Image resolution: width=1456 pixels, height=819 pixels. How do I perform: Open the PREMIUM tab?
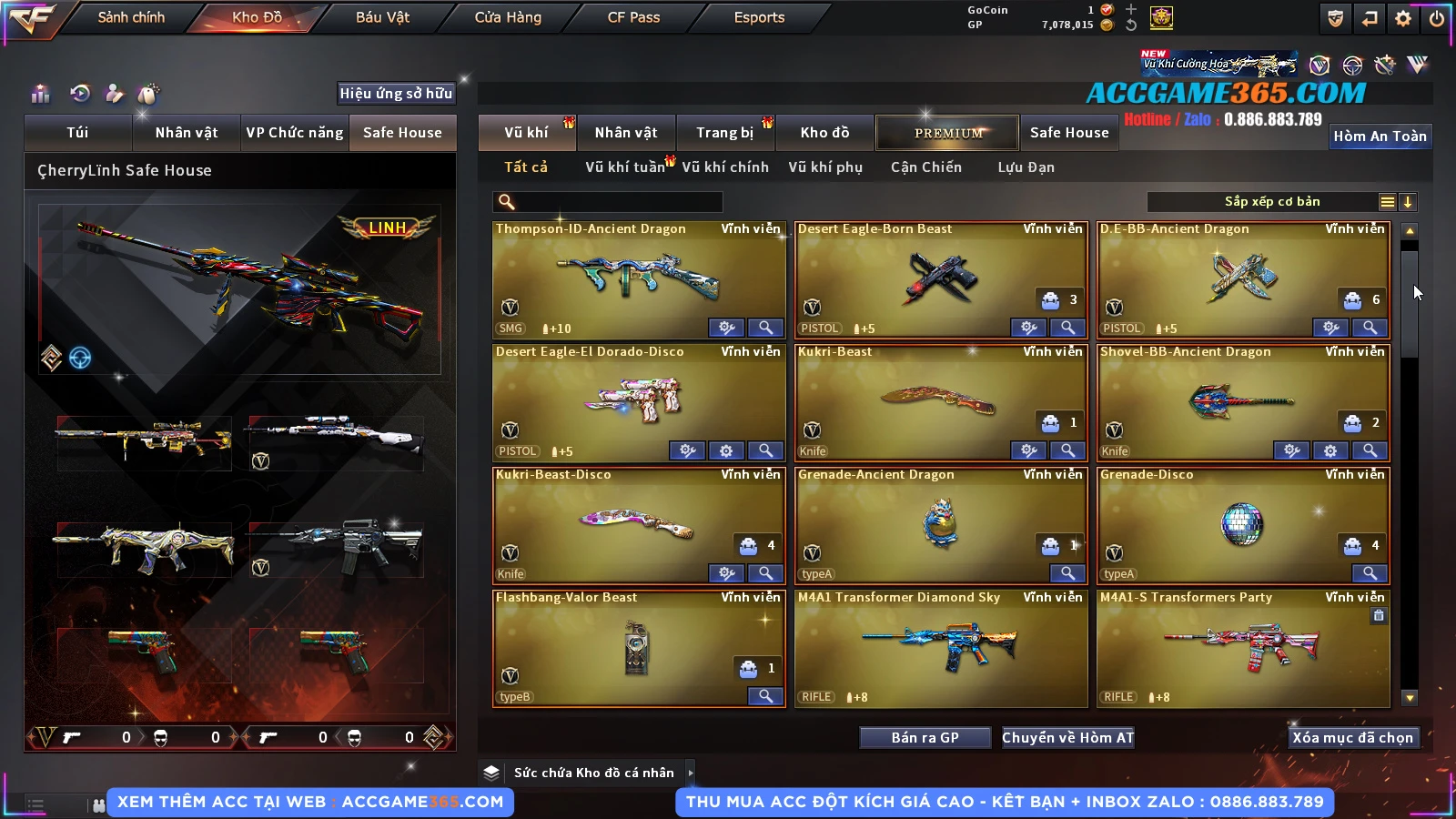(947, 133)
